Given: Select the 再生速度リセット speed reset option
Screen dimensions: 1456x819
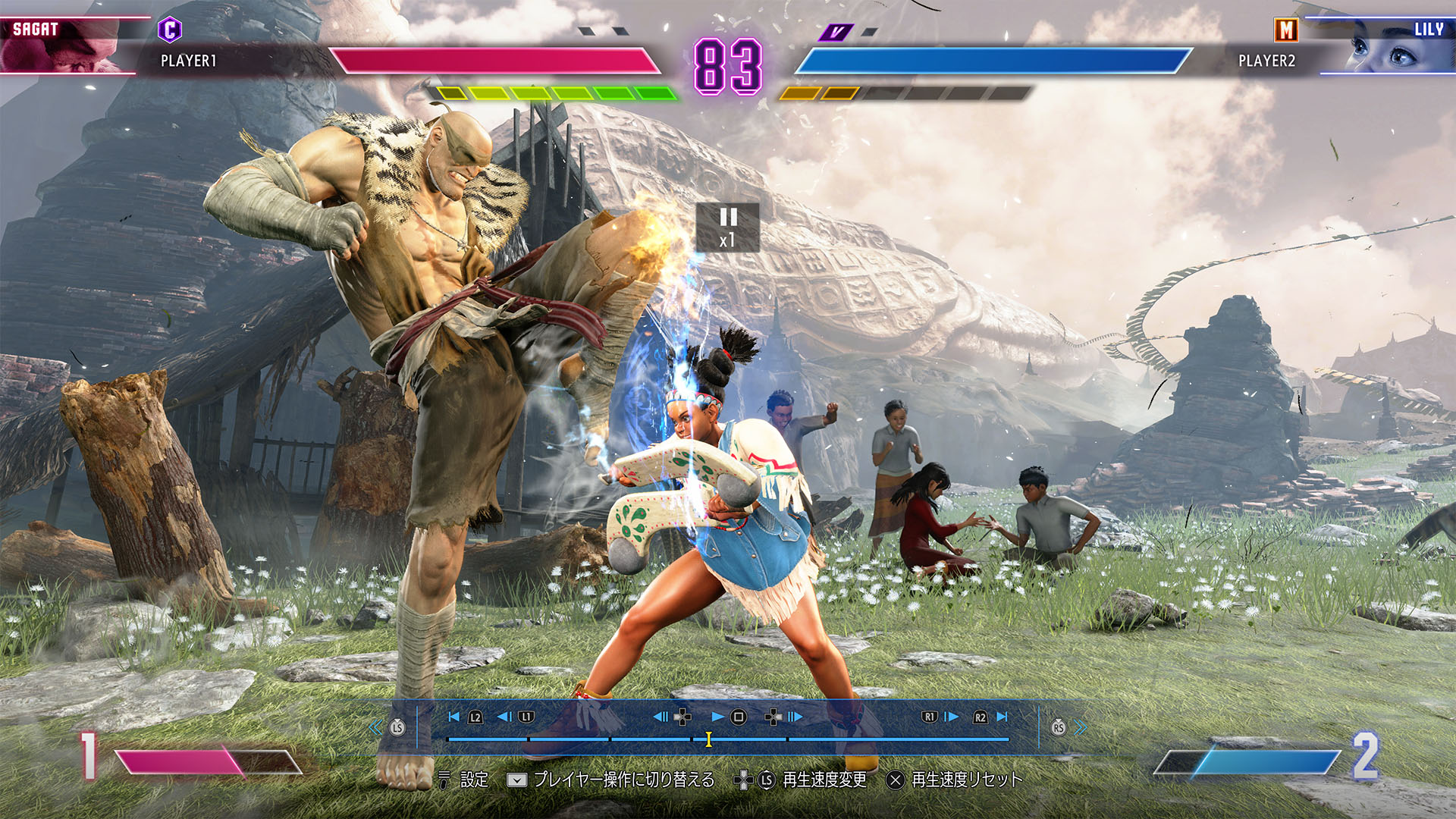Looking at the screenshot, I should (966, 780).
